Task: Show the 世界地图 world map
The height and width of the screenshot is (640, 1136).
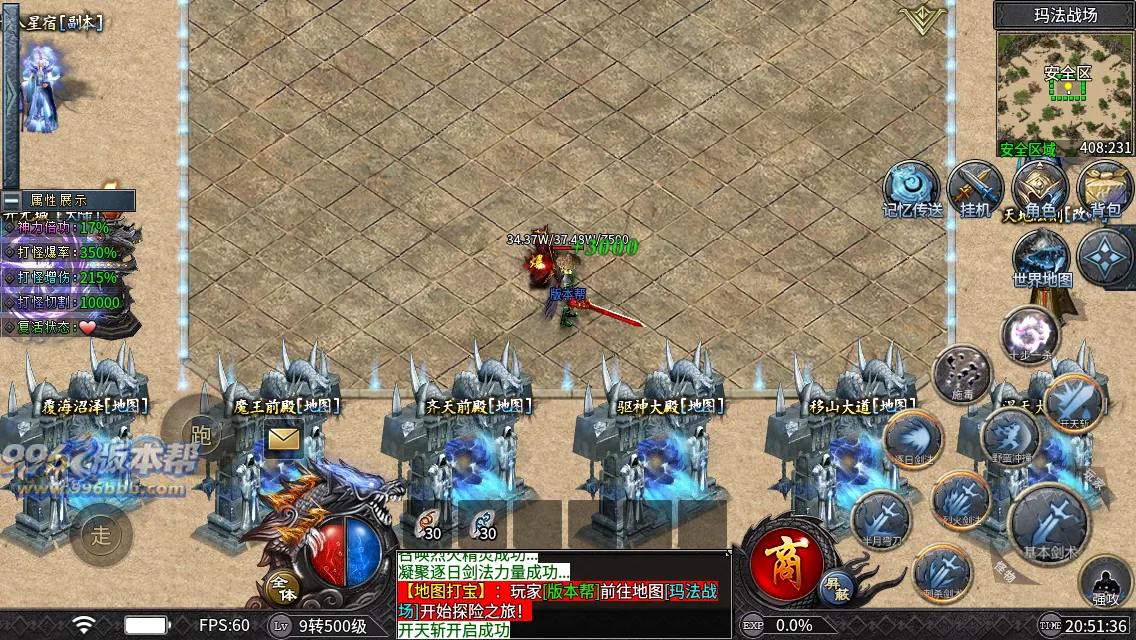Action: (x=1042, y=258)
